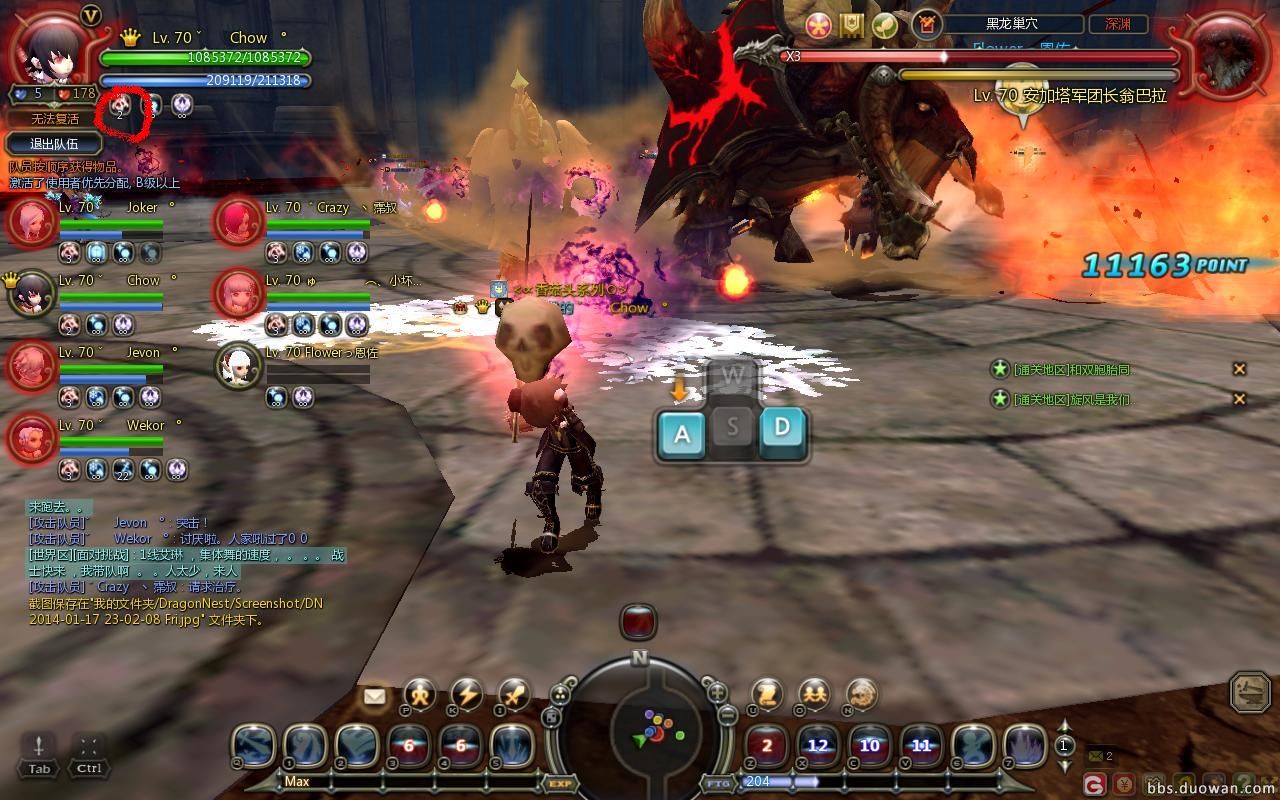Select party member Joker's portrait

pyautogui.click(x=31, y=222)
